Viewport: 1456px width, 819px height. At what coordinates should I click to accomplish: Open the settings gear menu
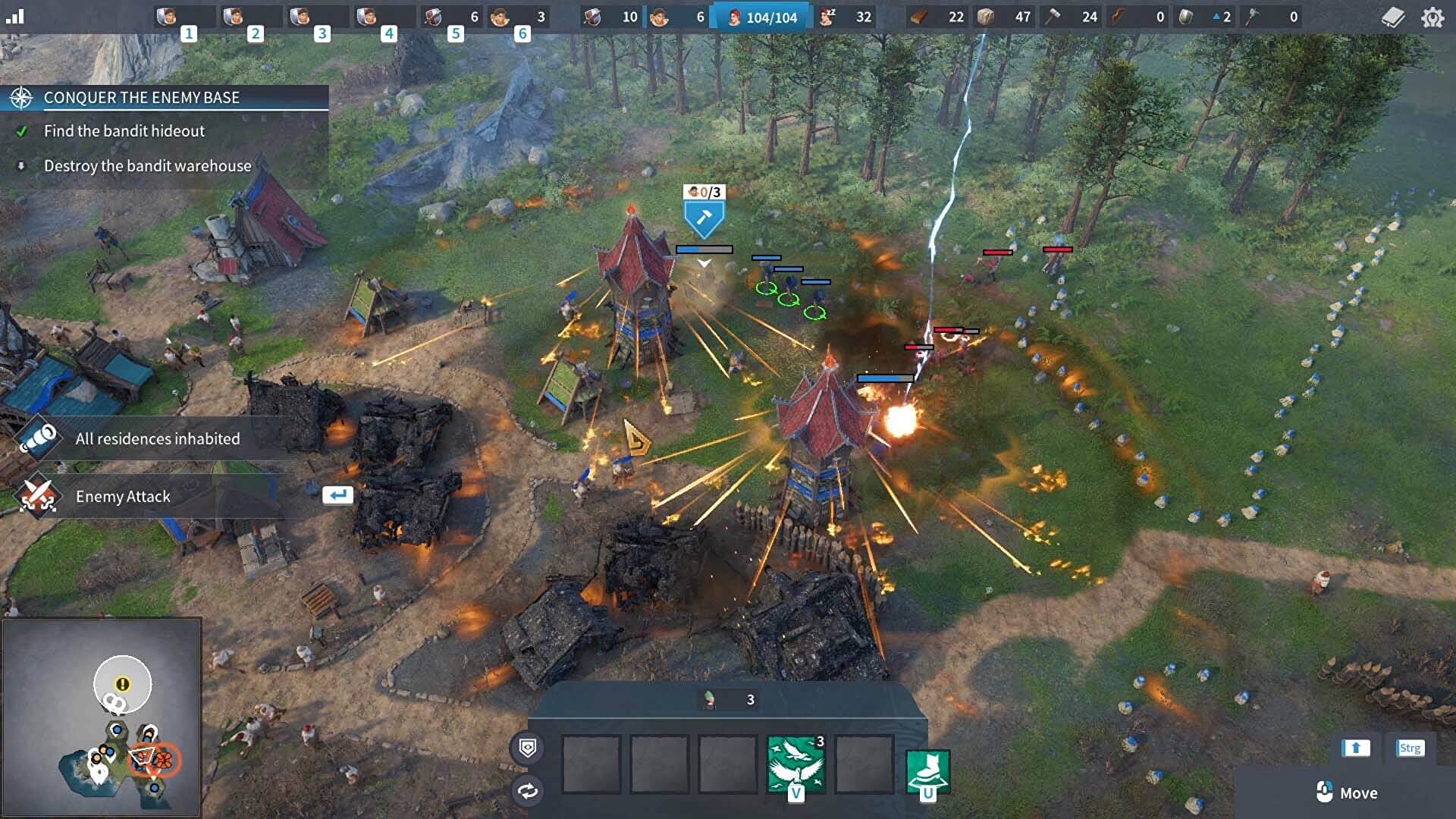click(1432, 17)
